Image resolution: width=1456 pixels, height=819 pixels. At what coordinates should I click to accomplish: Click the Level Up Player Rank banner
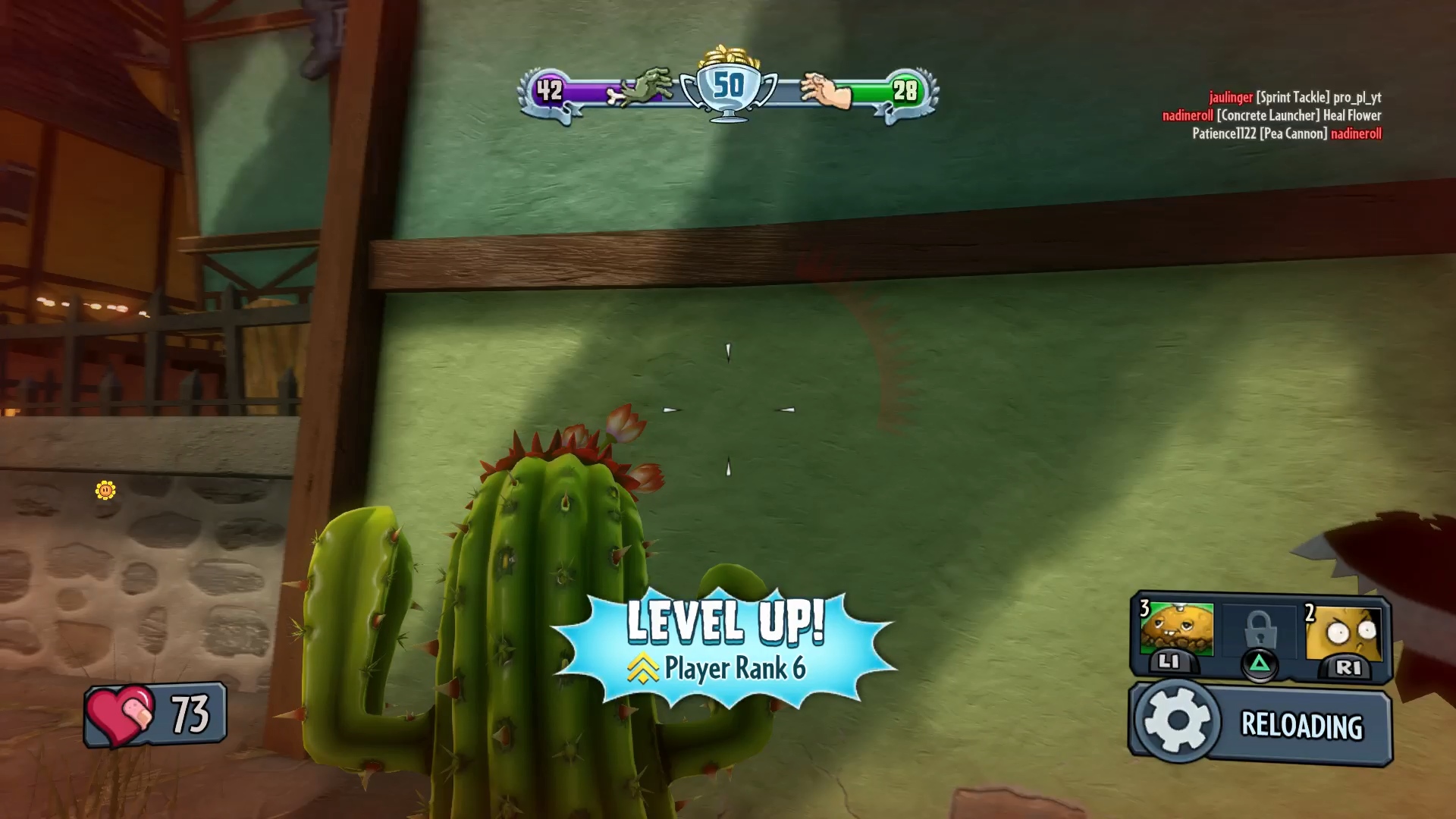click(725, 645)
